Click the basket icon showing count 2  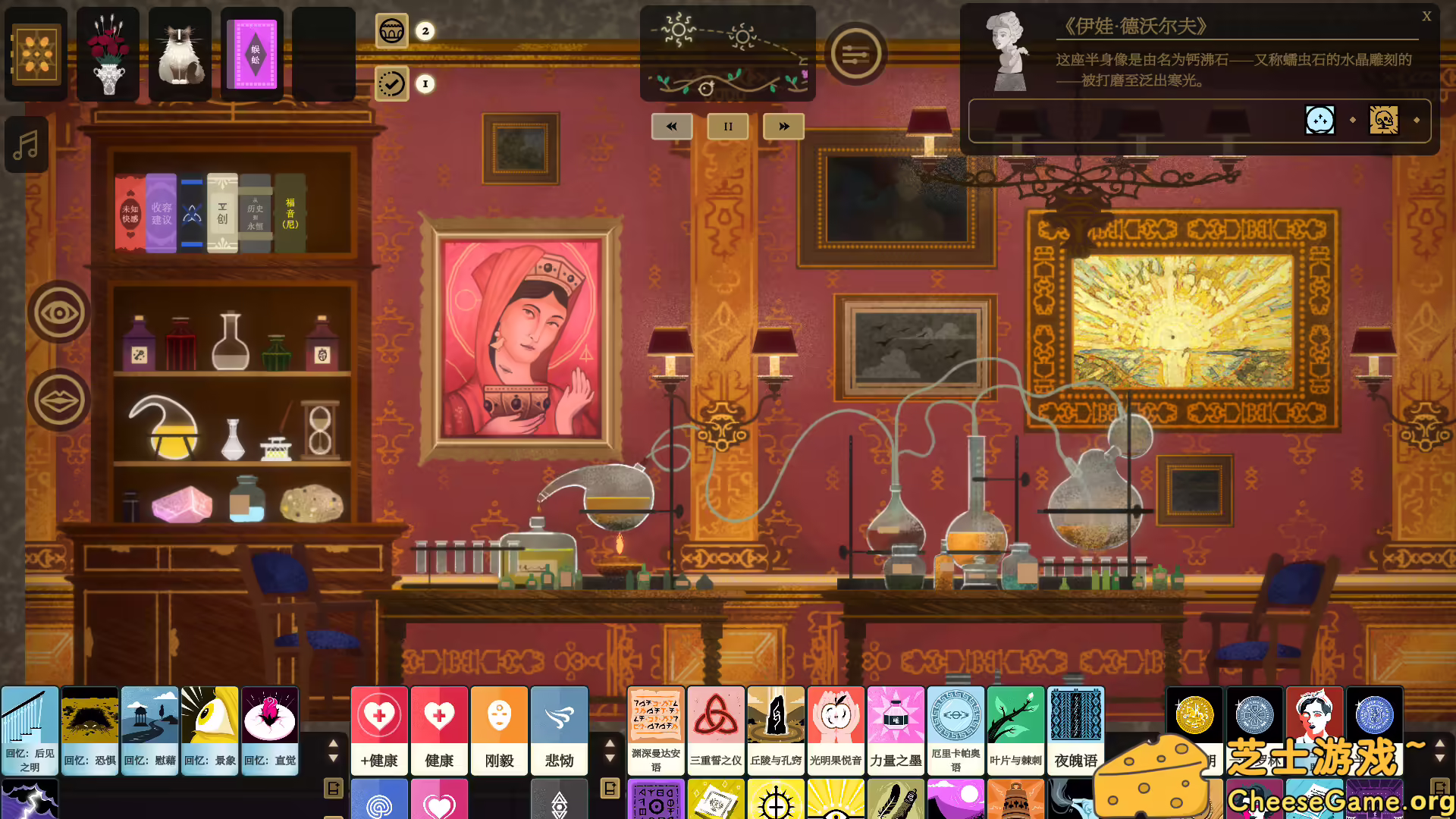pyautogui.click(x=392, y=32)
